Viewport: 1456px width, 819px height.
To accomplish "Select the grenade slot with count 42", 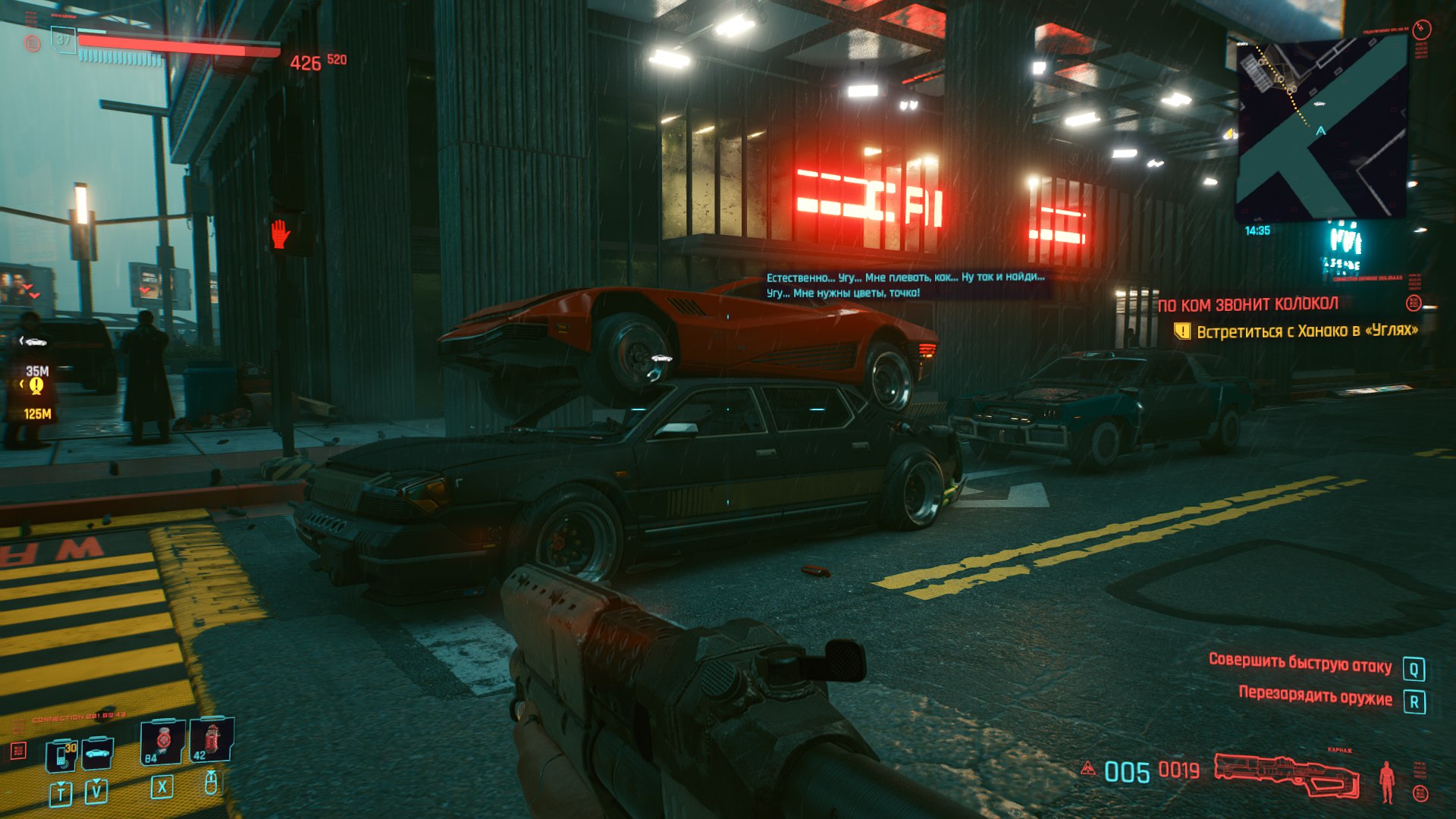I will click(211, 740).
